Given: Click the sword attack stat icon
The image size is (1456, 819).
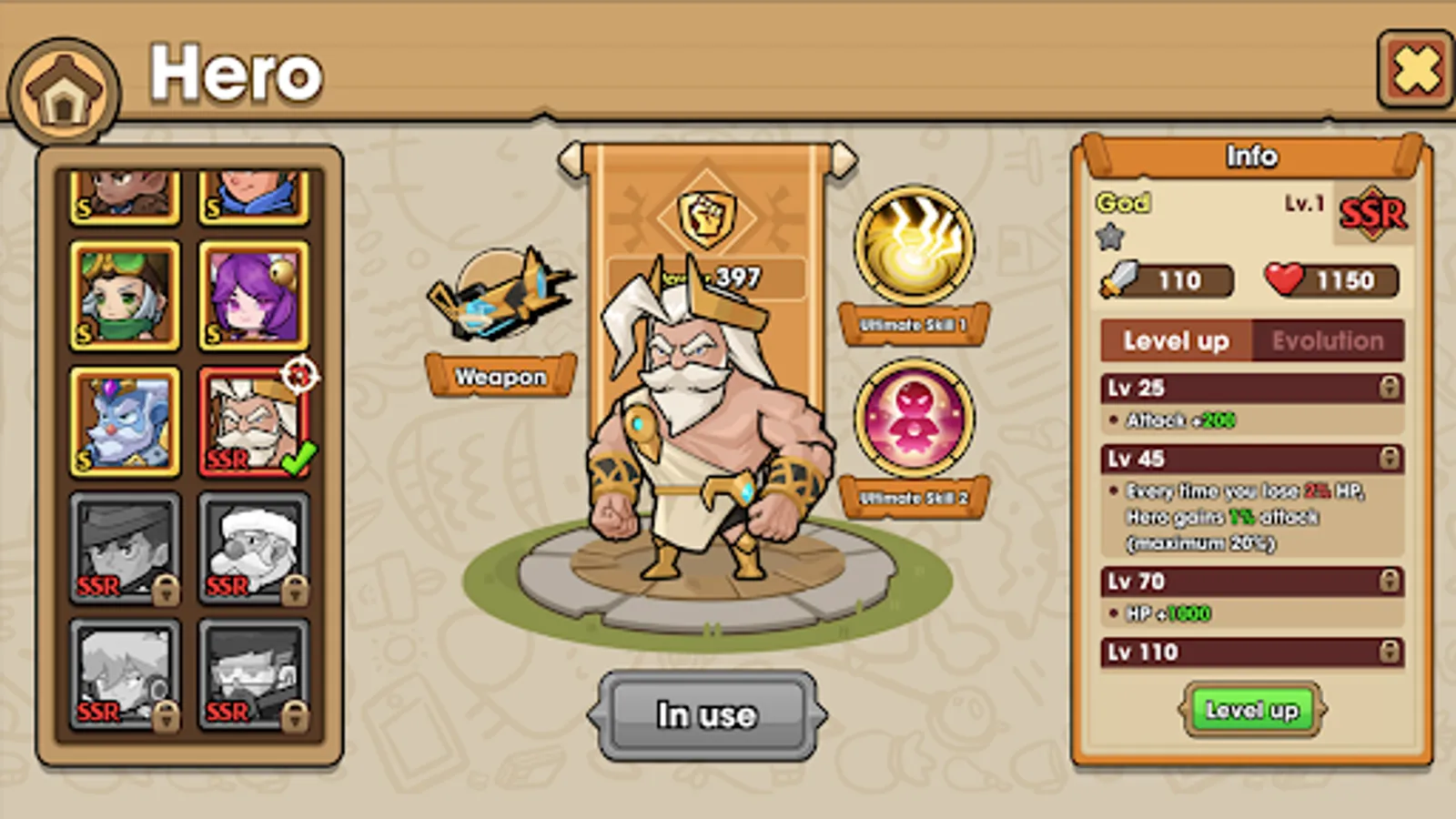Looking at the screenshot, I should pyautogui.click(x=1121, y=280).
